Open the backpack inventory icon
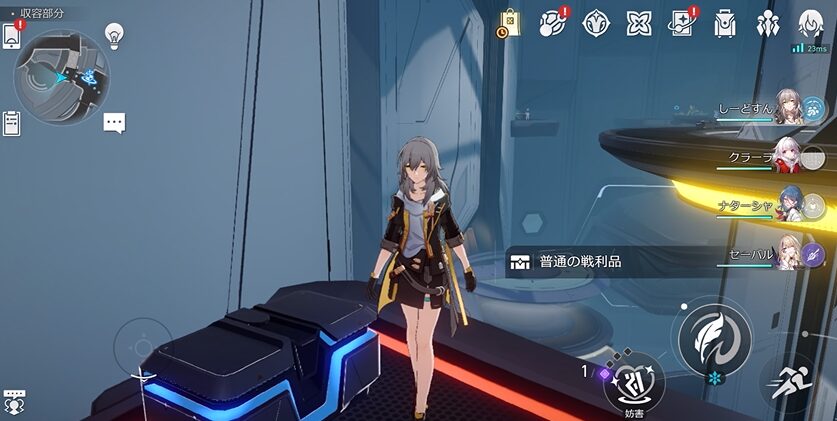 pyautogui.click(x=725, y=24)
